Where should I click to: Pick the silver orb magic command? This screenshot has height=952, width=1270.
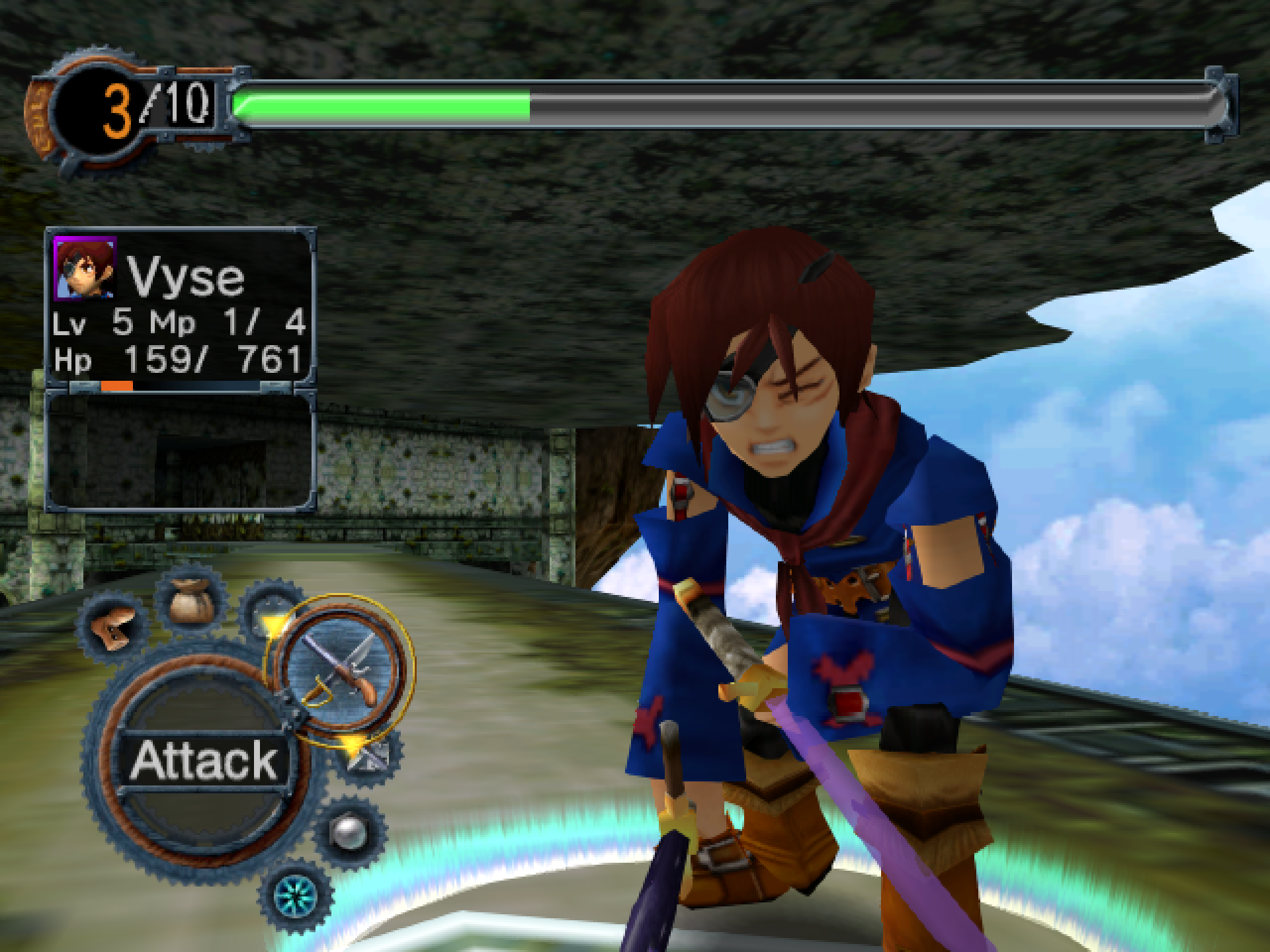349,833
